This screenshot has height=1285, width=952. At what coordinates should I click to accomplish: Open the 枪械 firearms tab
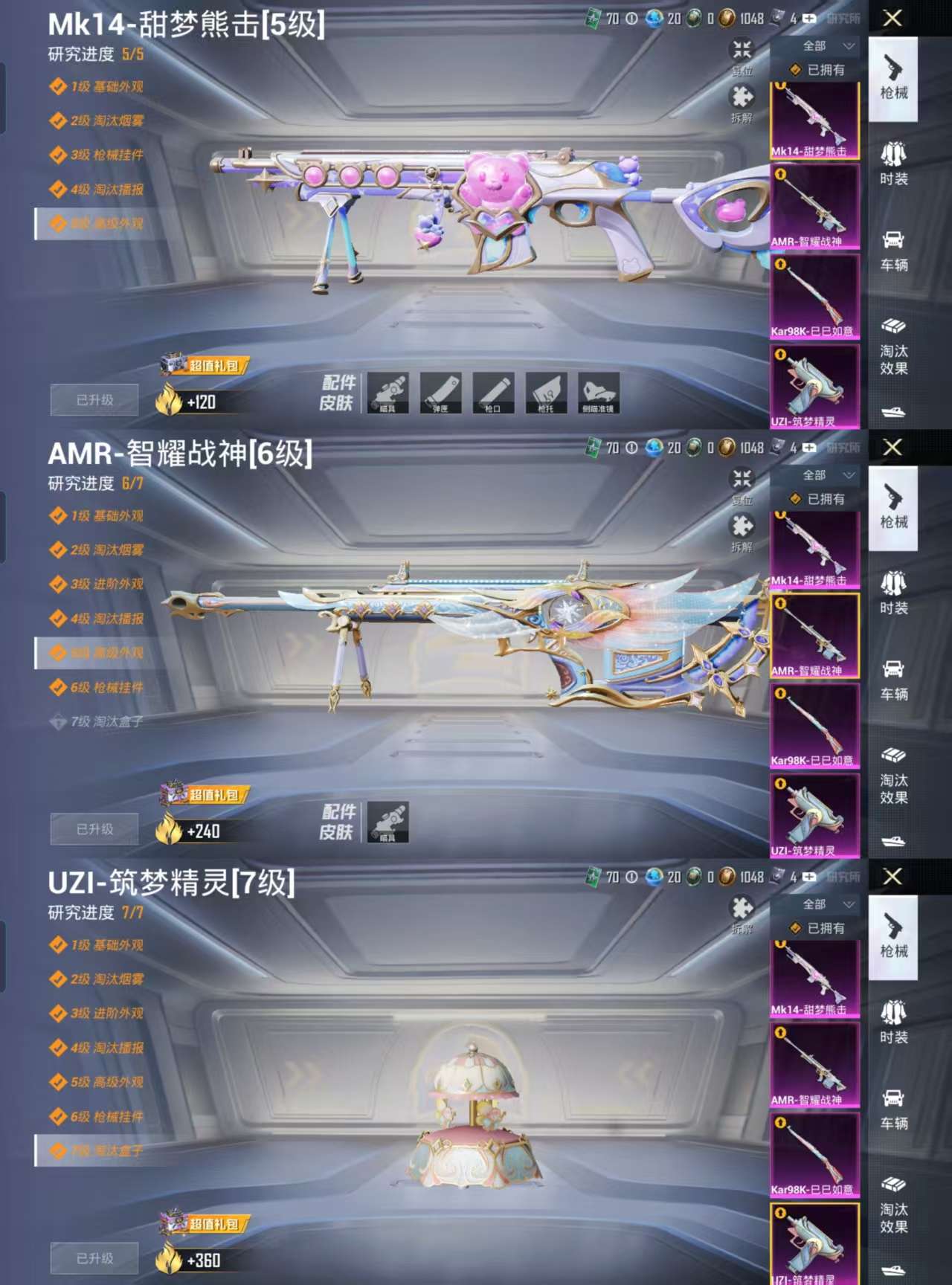[895, 82]
